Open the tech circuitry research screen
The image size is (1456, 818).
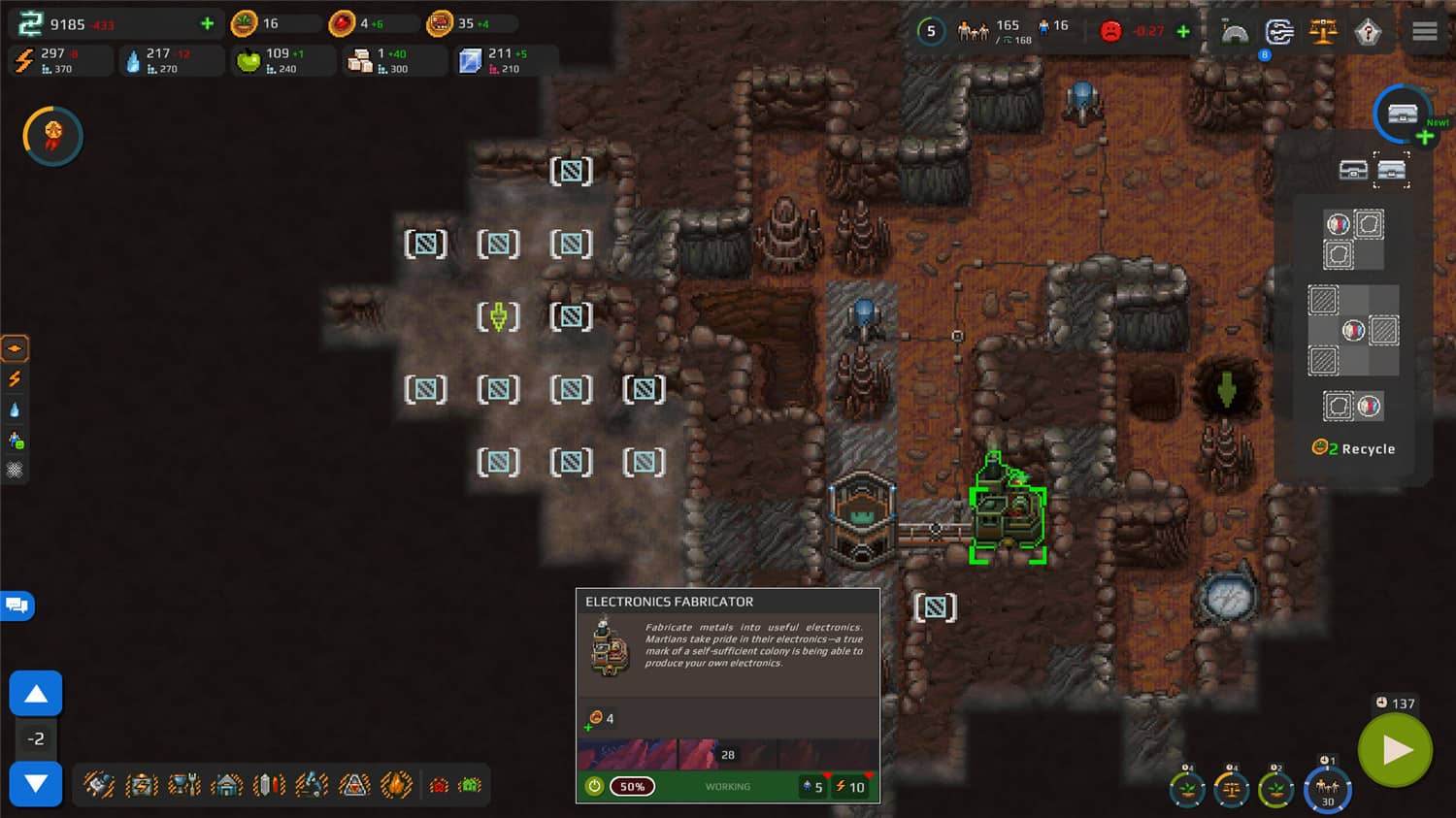click(x=1279, y=29)
